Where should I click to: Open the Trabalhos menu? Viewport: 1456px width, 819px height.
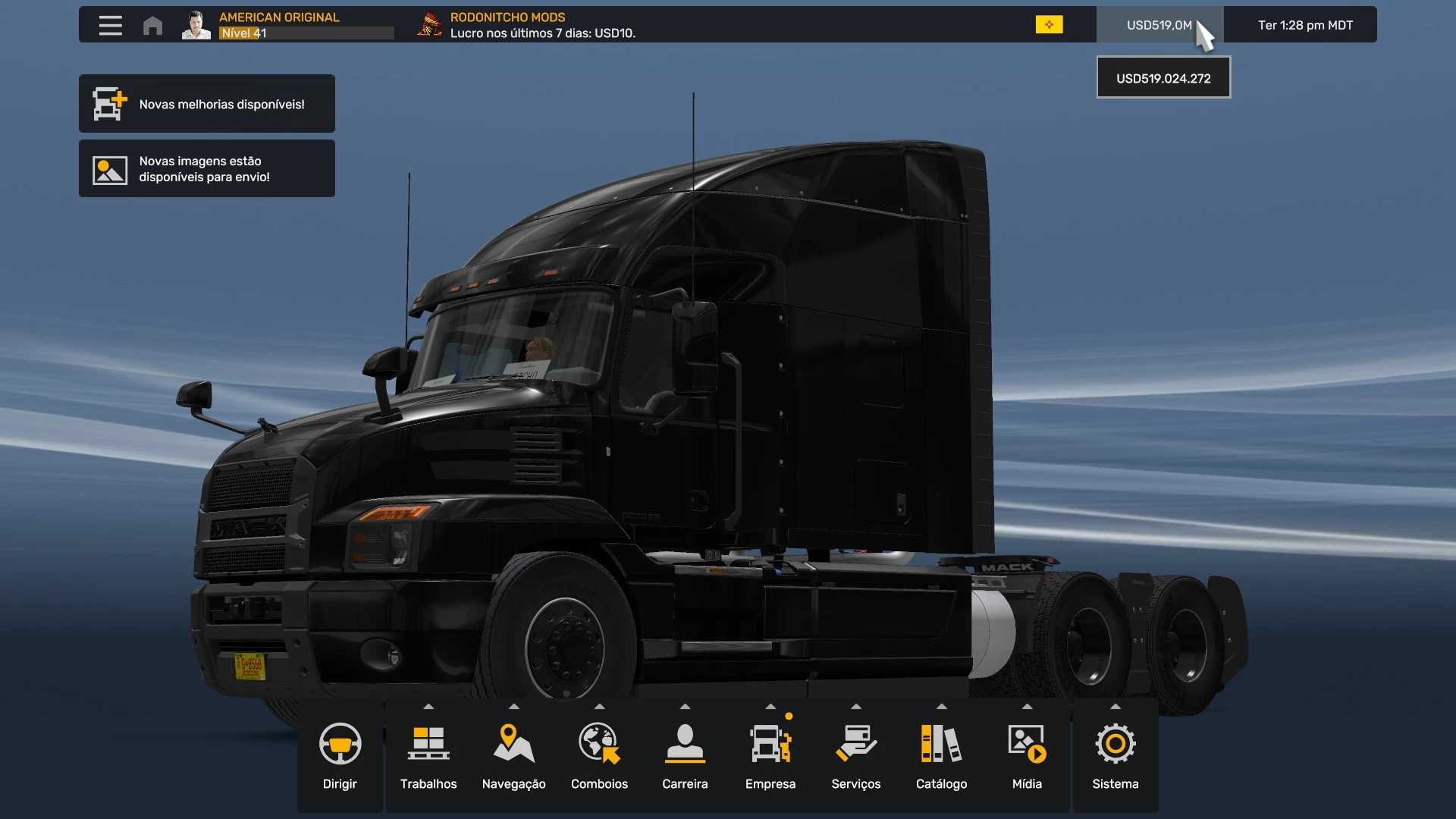point(428,755)
